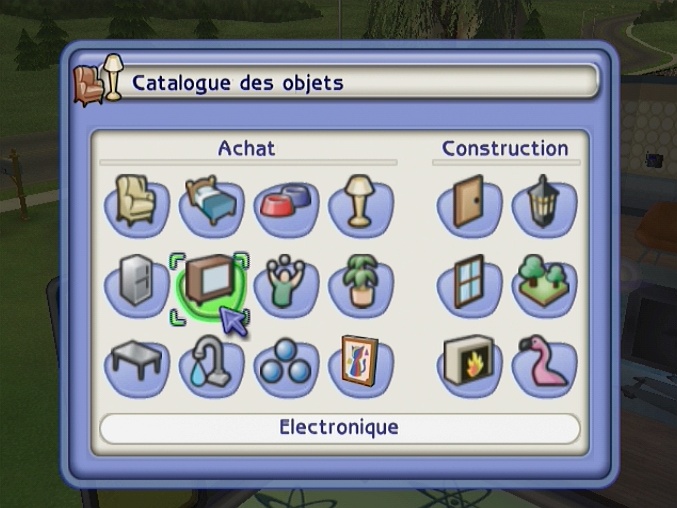Select the pink flamingo category
677x508 pixels.
point(543,365)
